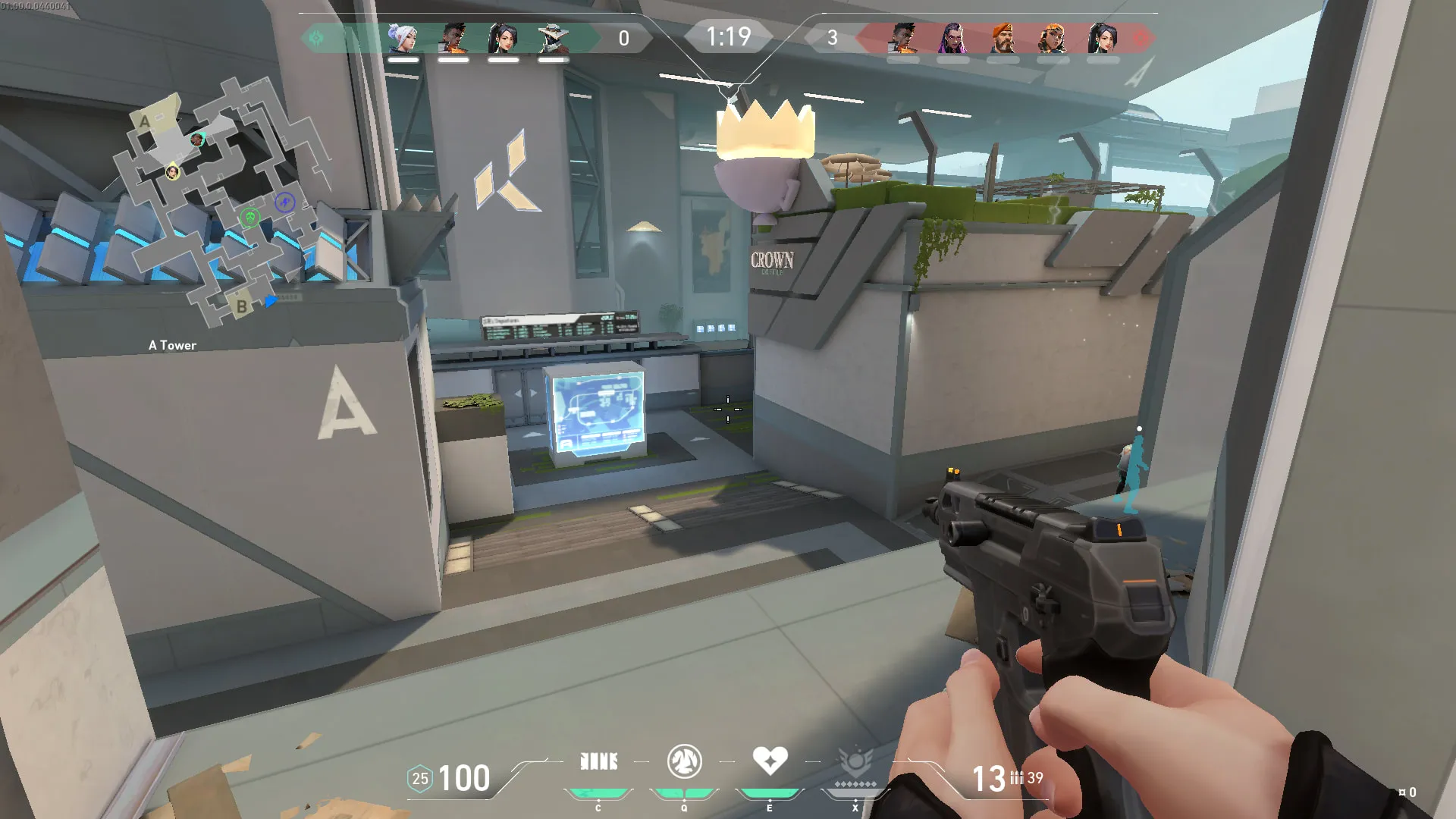Use the Healing Orb heart ability
The width and height of the screenshot is (1456, 819).
[x=770, y=761]
